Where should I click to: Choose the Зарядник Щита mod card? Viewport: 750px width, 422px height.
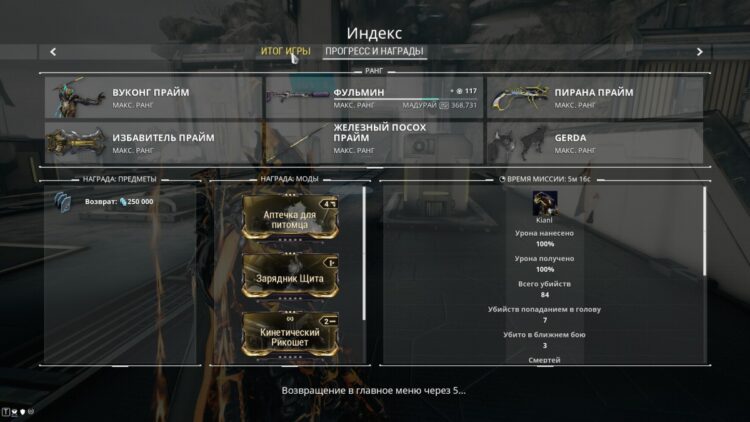pyautogui.click(x=291, y=275)
